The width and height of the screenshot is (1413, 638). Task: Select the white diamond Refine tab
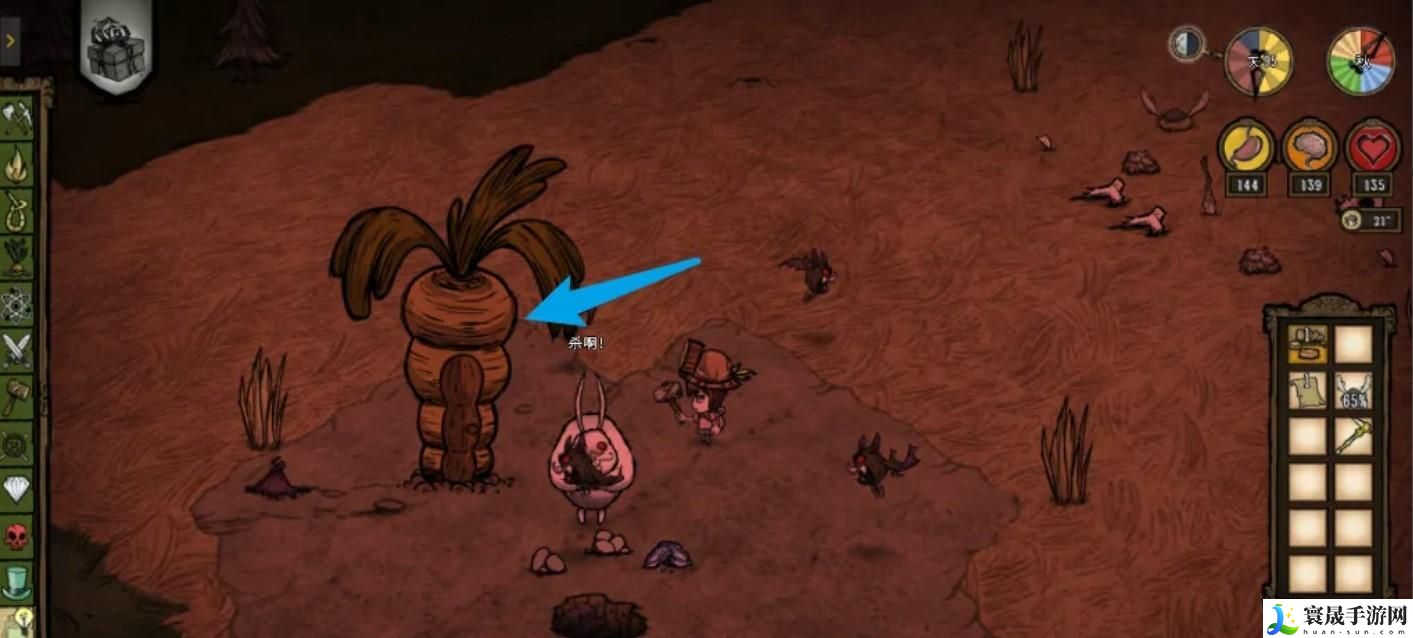pos(17,487)
